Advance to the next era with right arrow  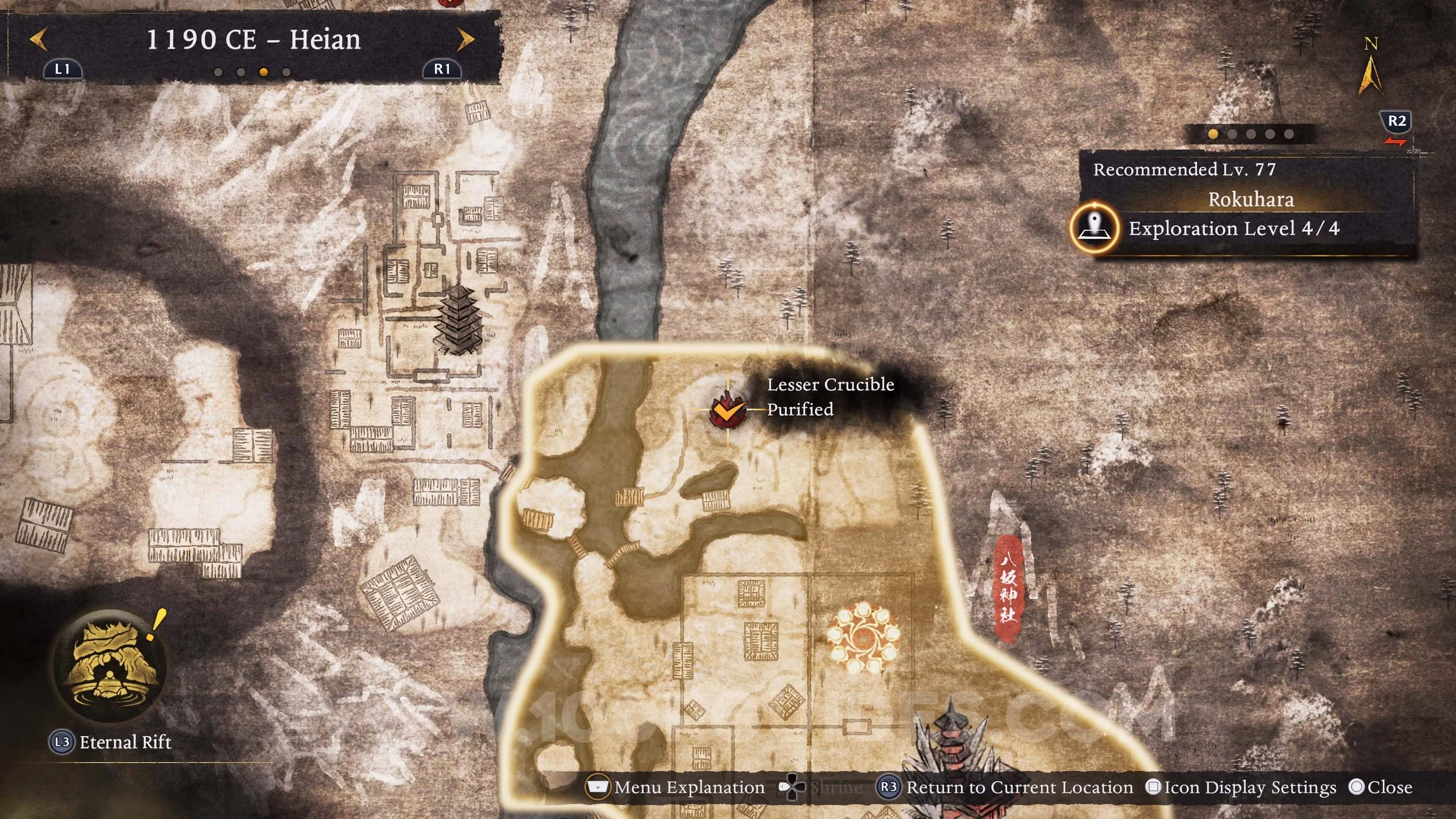tap(465, 40)
